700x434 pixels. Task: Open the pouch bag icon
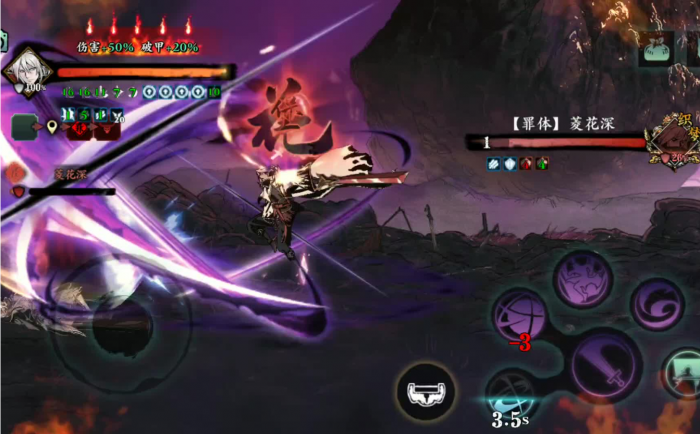click(x=657, y=50)
